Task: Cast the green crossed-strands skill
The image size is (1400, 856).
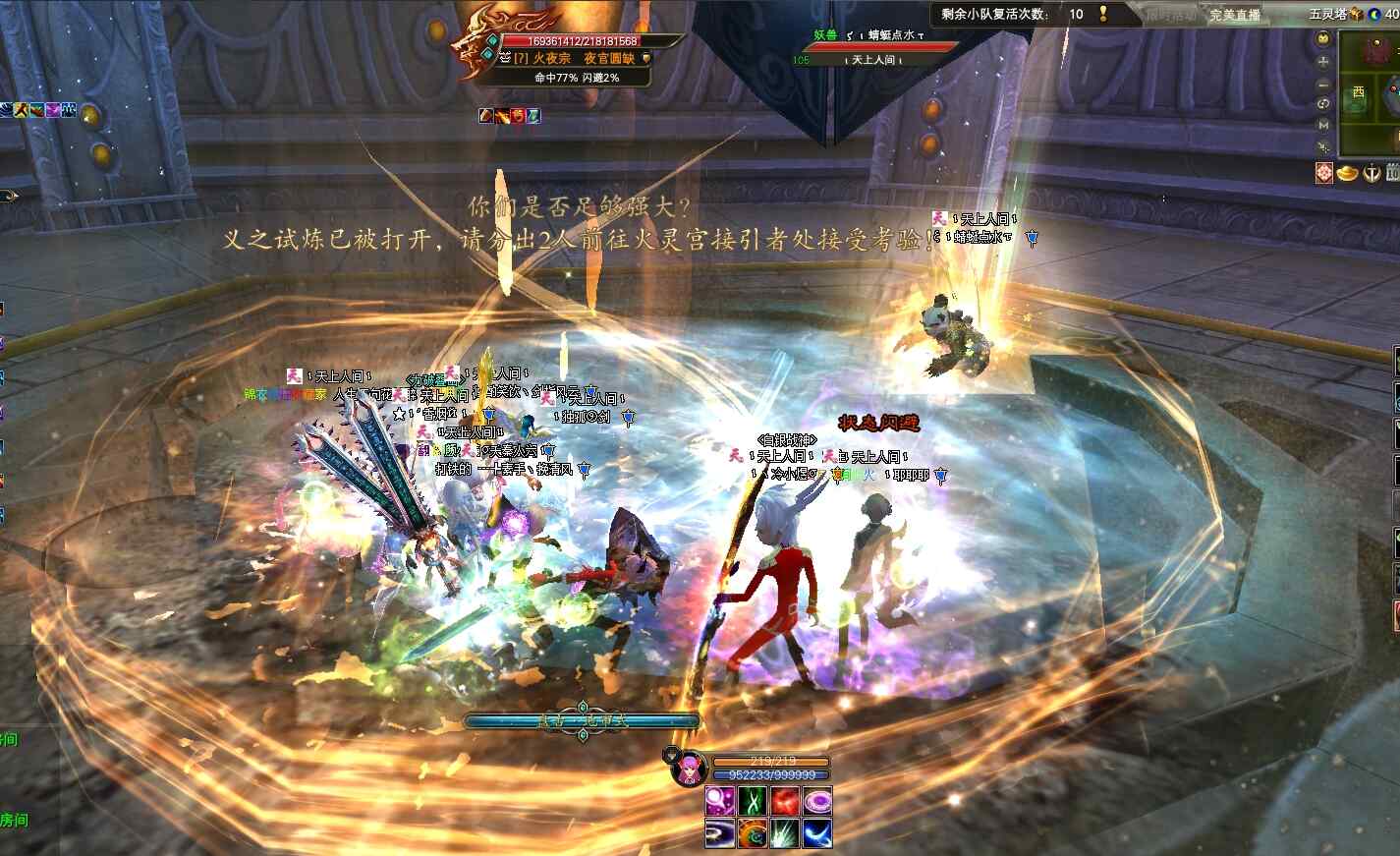Action: [x=753, y=801]
